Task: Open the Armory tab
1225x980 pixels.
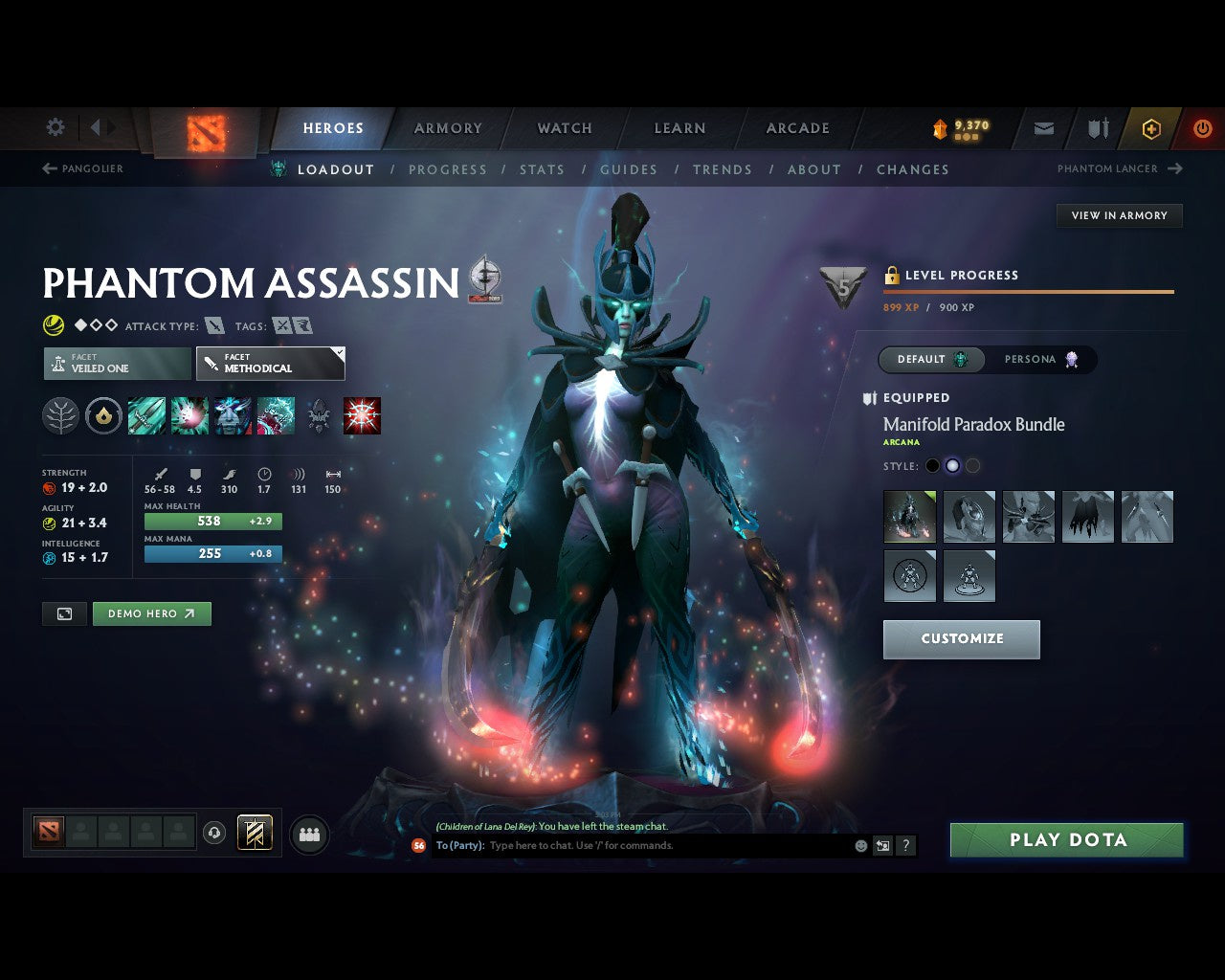Action: [x=448, y=128]
